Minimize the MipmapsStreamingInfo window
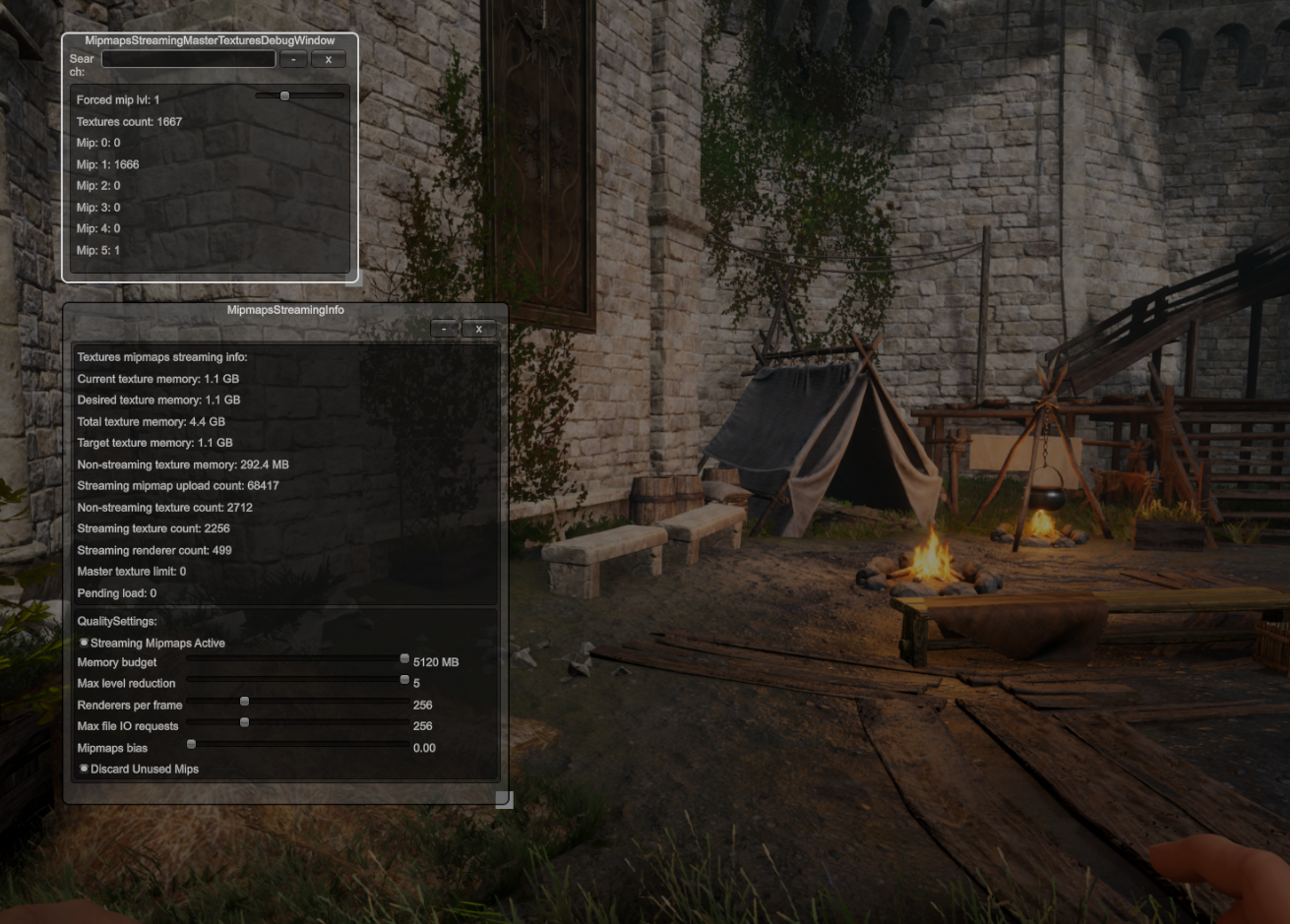 pos(444,329)
